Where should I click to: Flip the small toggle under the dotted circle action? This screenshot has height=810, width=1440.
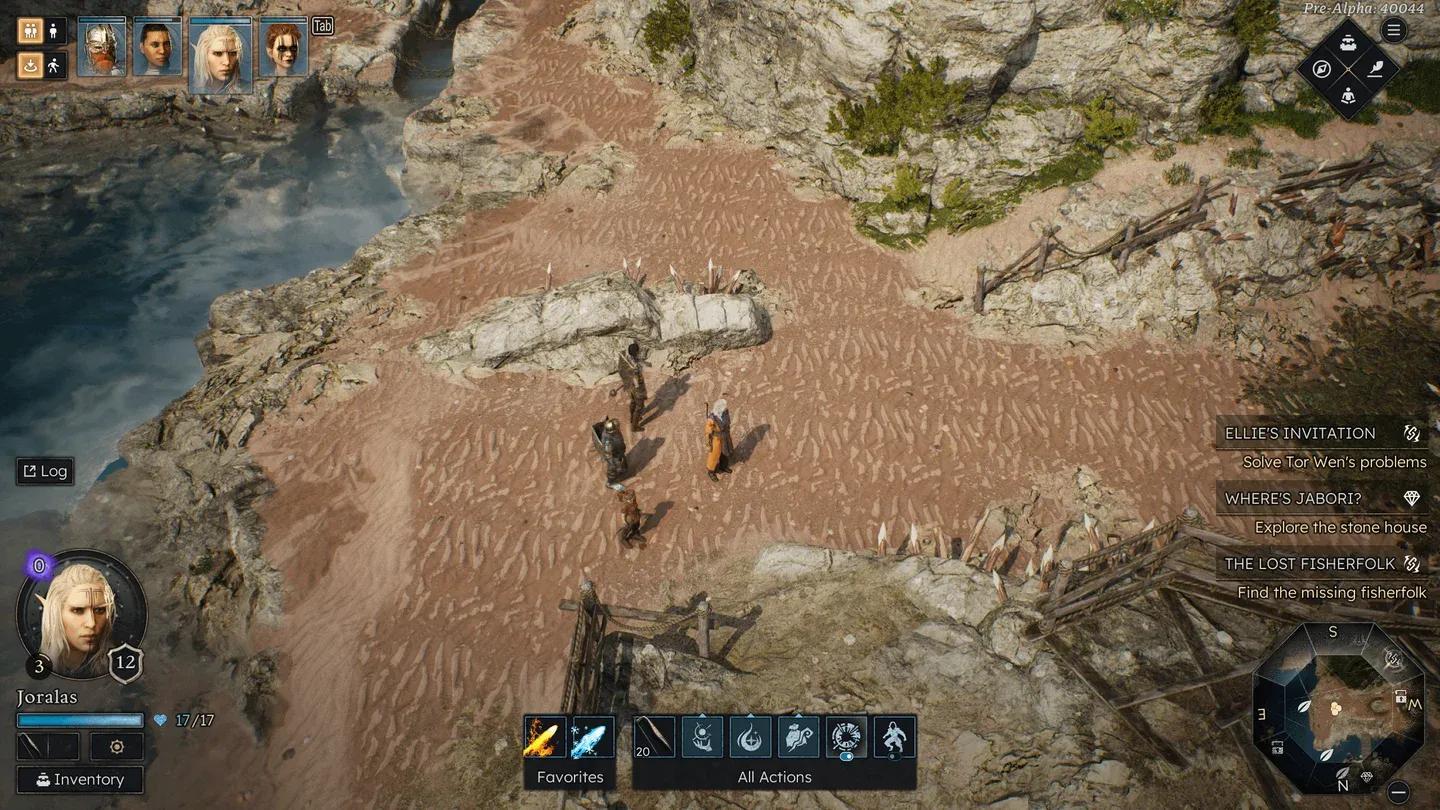pos(846,757)
